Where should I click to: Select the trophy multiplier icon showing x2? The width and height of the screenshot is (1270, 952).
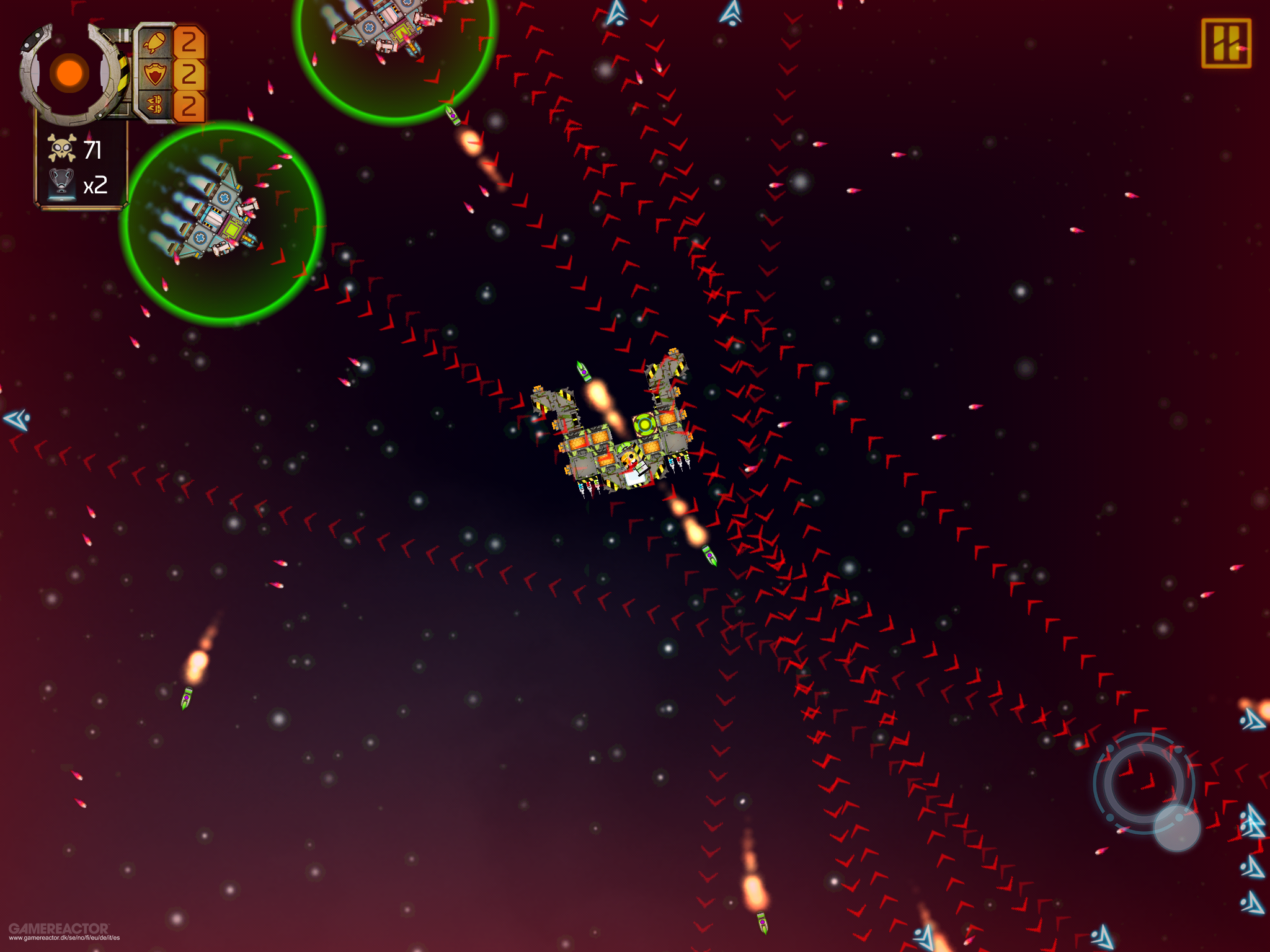point(62,182)
